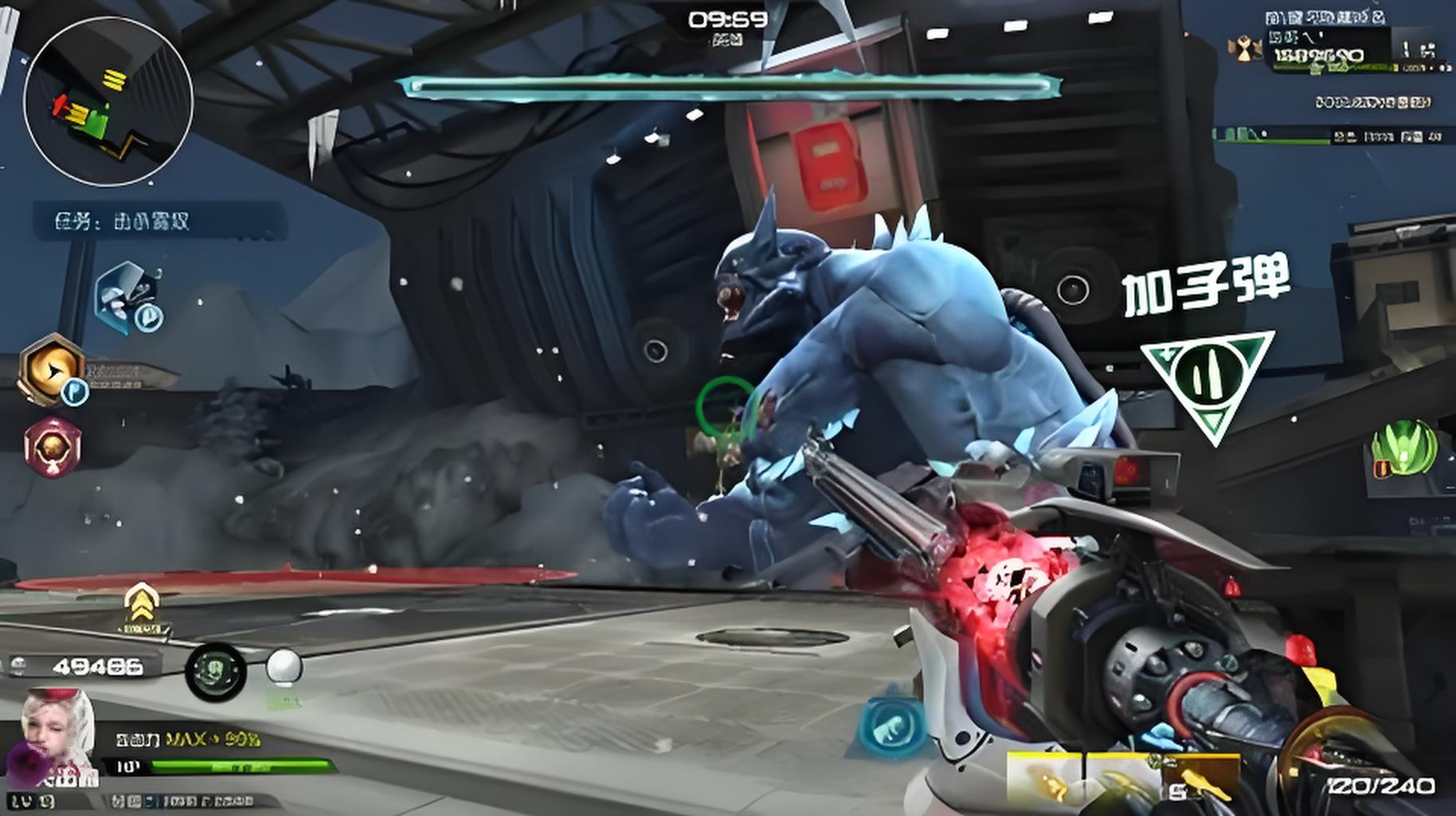This screenshot has height=816, width=1456.
Task: Use the green spiky item icon
Action: pyautogui.click(x=1403, y=449)
